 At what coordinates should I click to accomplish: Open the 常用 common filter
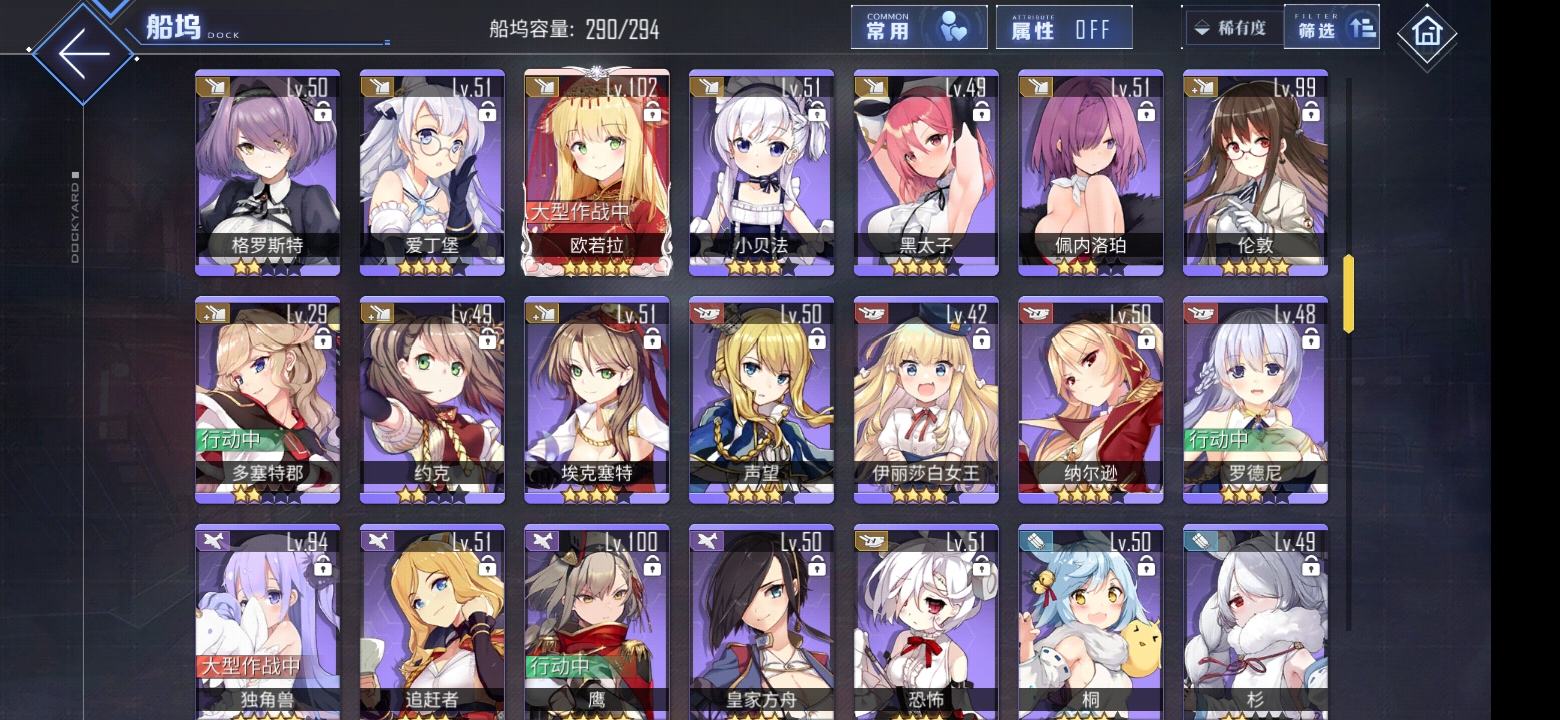tap(918, 28)
